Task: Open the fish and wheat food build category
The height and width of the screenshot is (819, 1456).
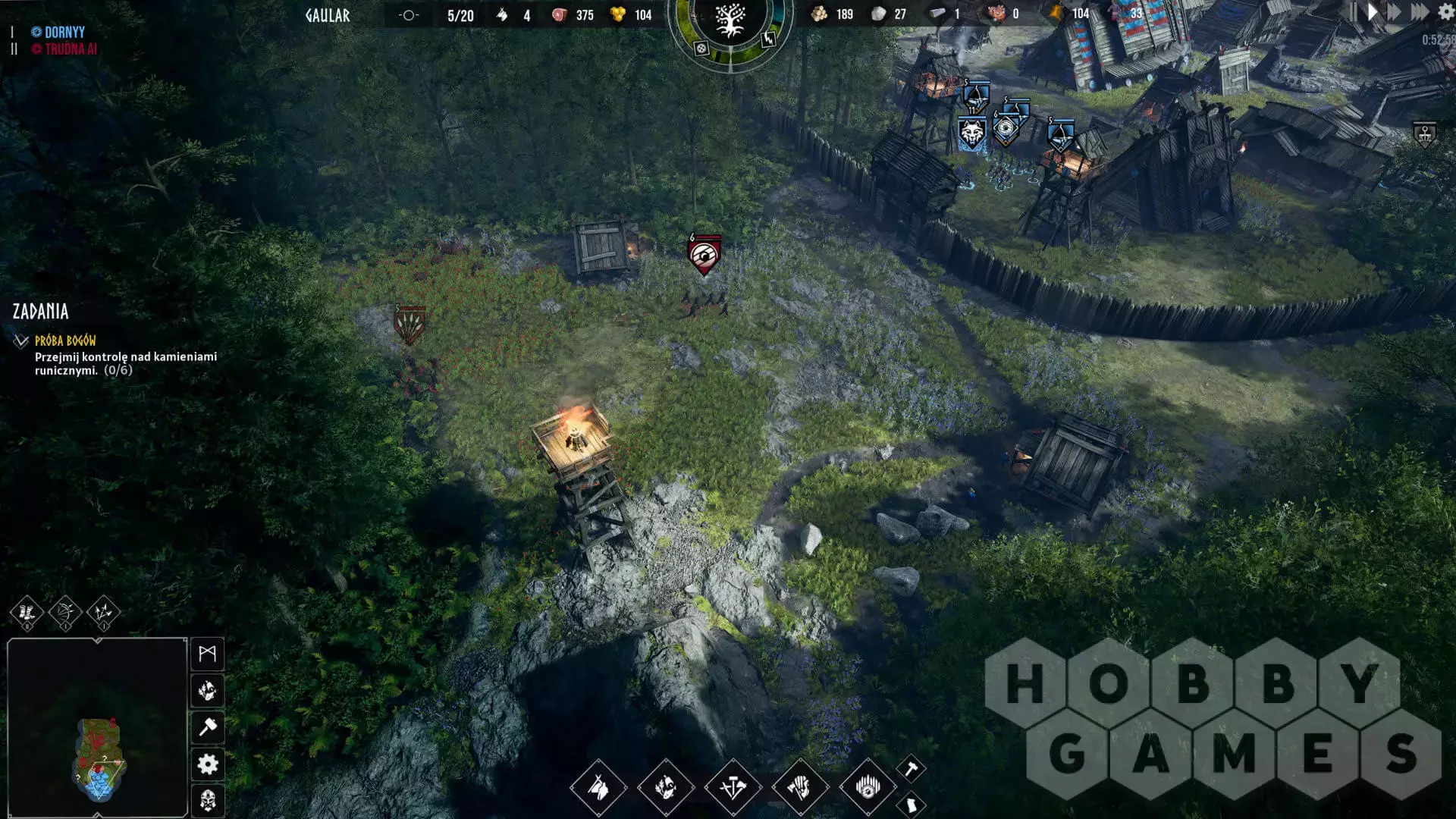Action: [665, 787]
